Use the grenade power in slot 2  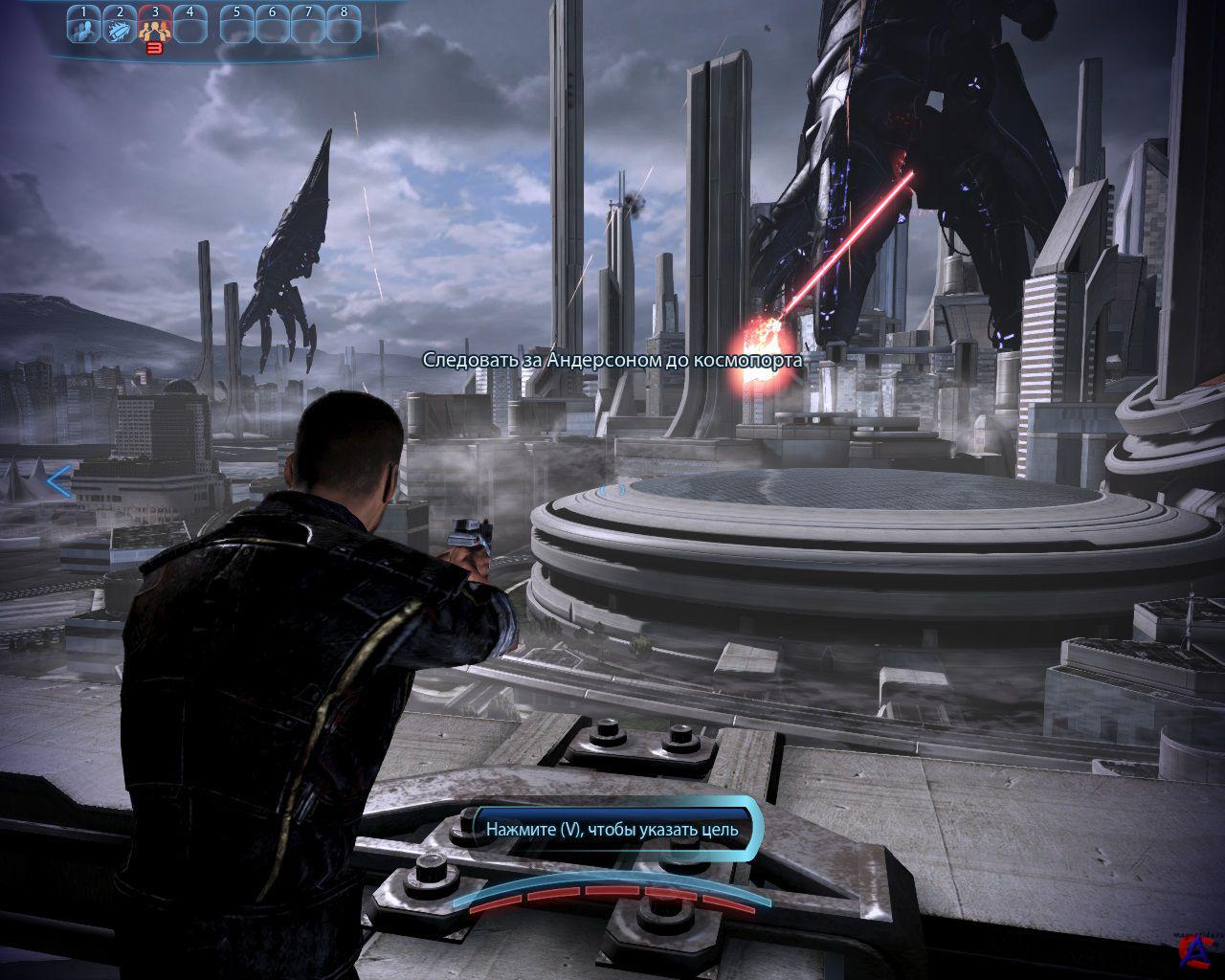point(120,26)
